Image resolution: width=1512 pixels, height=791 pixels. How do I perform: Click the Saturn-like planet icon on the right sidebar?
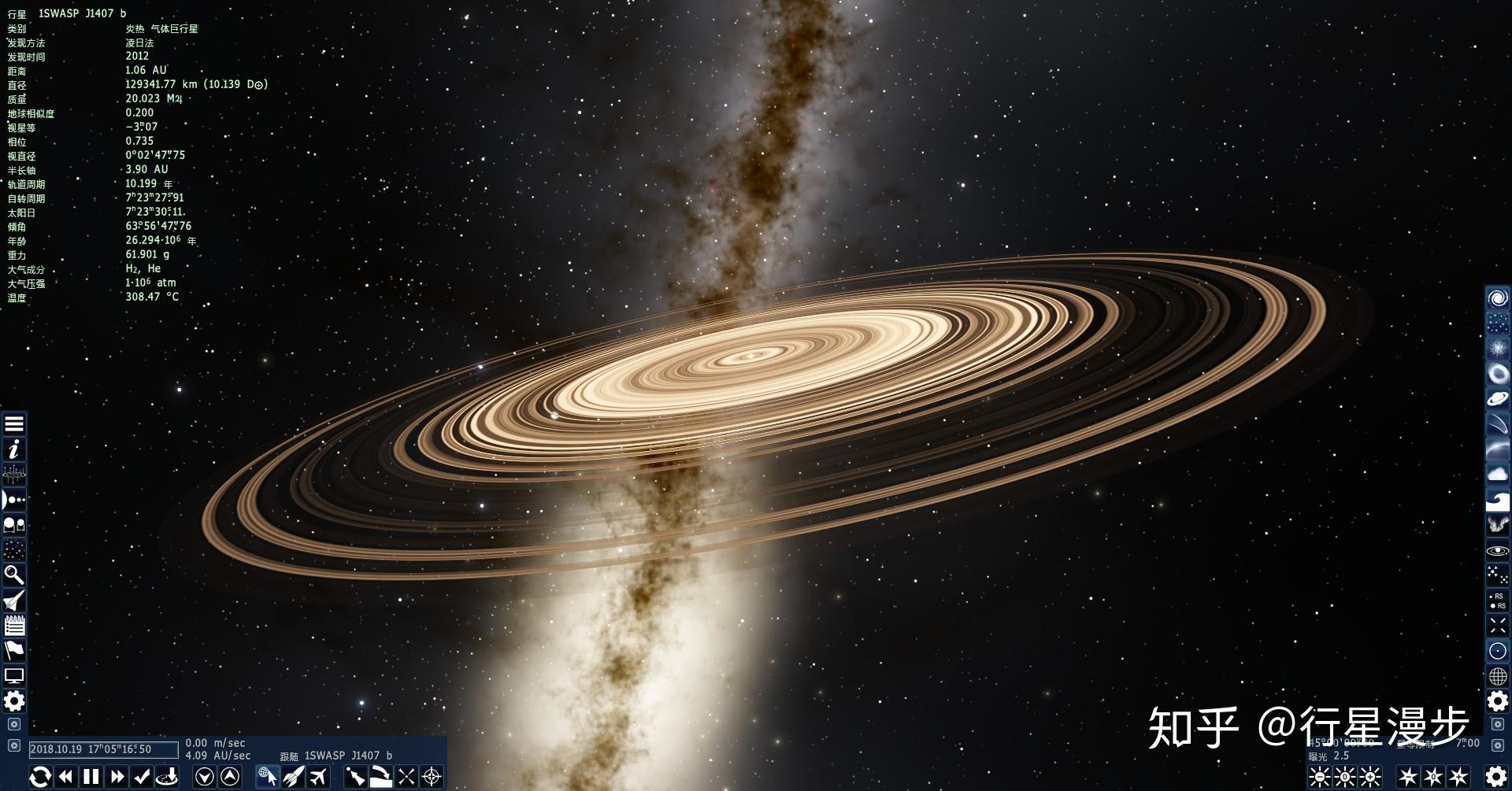(x=1497, y=398)
